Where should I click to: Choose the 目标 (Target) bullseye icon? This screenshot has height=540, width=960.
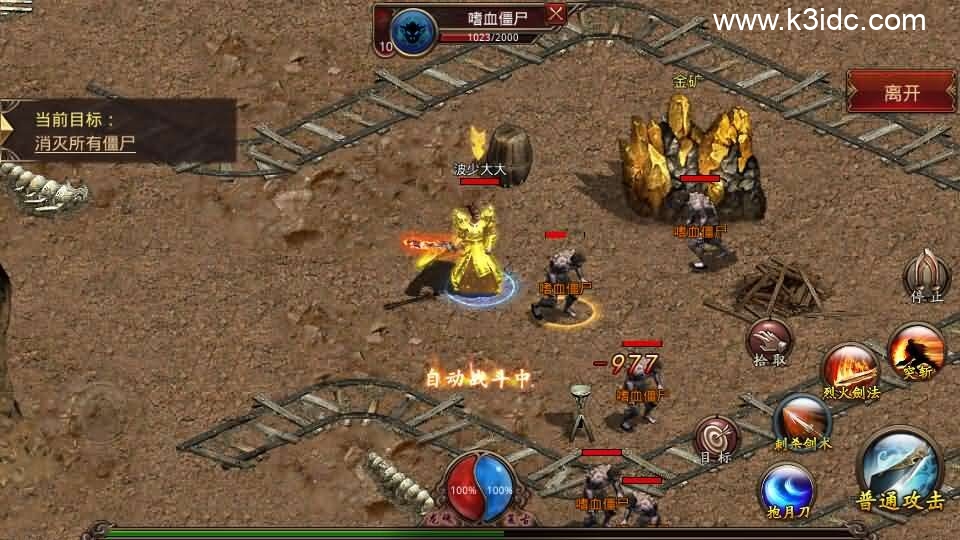(717, 437)
